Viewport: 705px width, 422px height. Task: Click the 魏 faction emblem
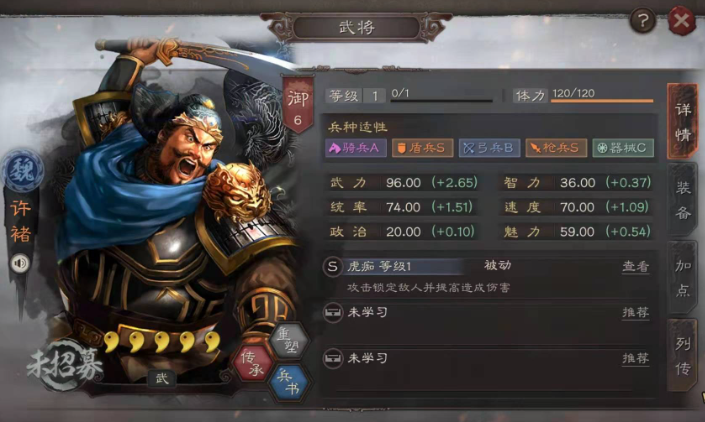coord(21,171)
